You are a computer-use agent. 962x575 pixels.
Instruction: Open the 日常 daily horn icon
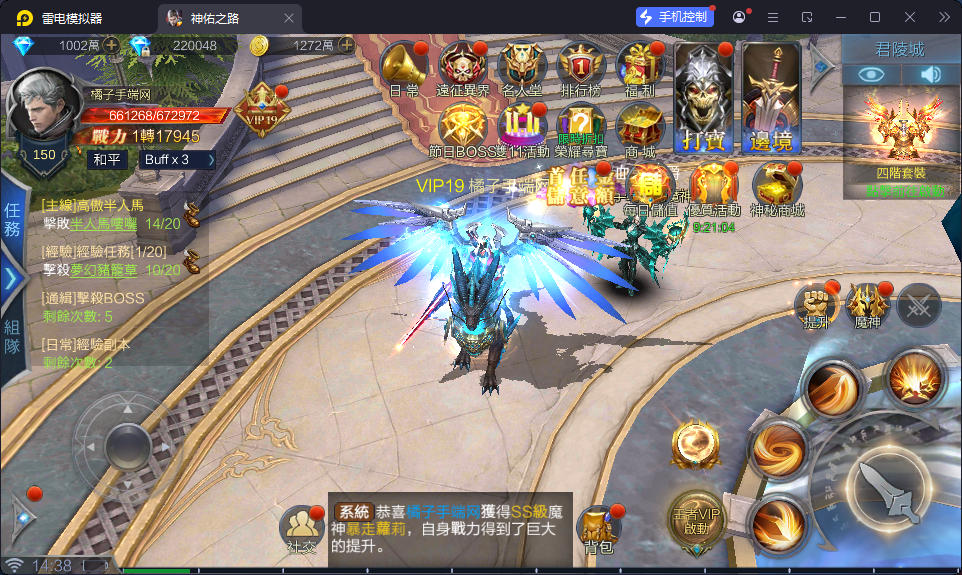[403, 68]
